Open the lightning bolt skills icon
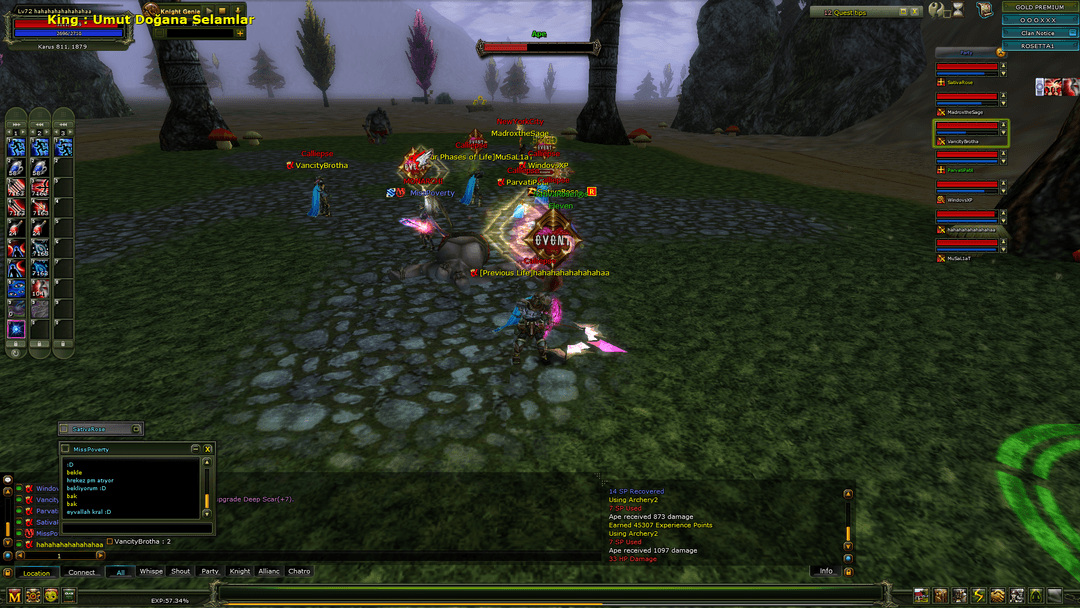Image resolution: width=1080 pixels, height=608 pixels. 978,596
